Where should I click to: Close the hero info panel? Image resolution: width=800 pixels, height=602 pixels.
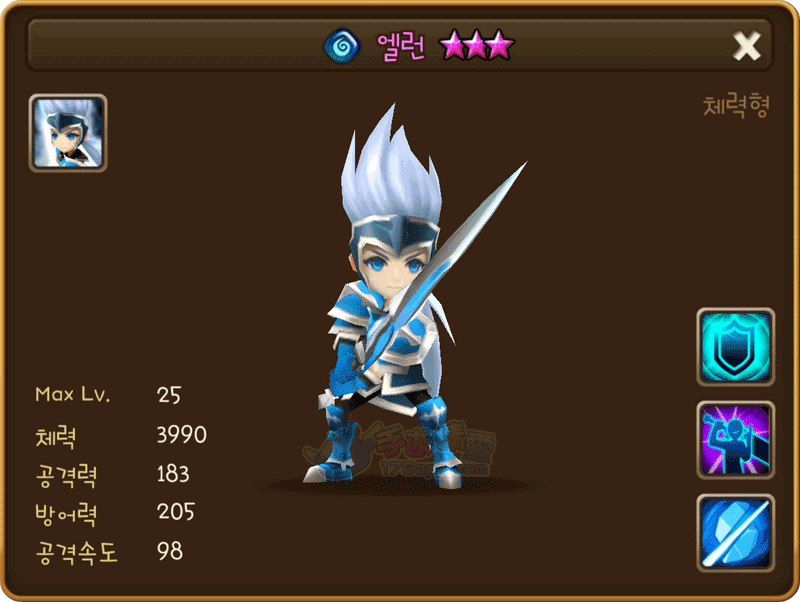click(747, 45)
